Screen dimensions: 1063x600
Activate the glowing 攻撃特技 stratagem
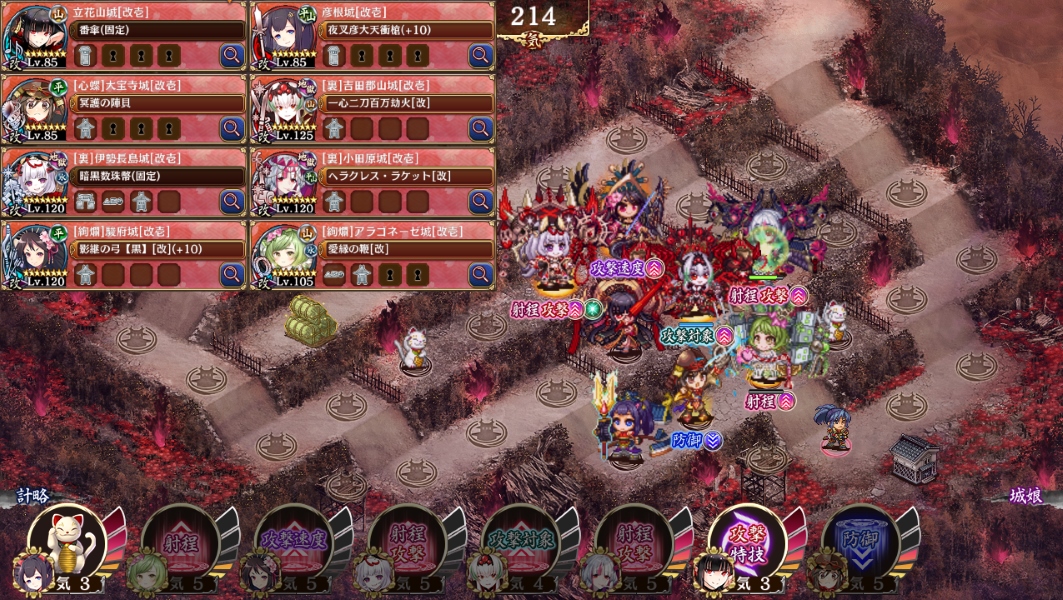pos(746,543)
